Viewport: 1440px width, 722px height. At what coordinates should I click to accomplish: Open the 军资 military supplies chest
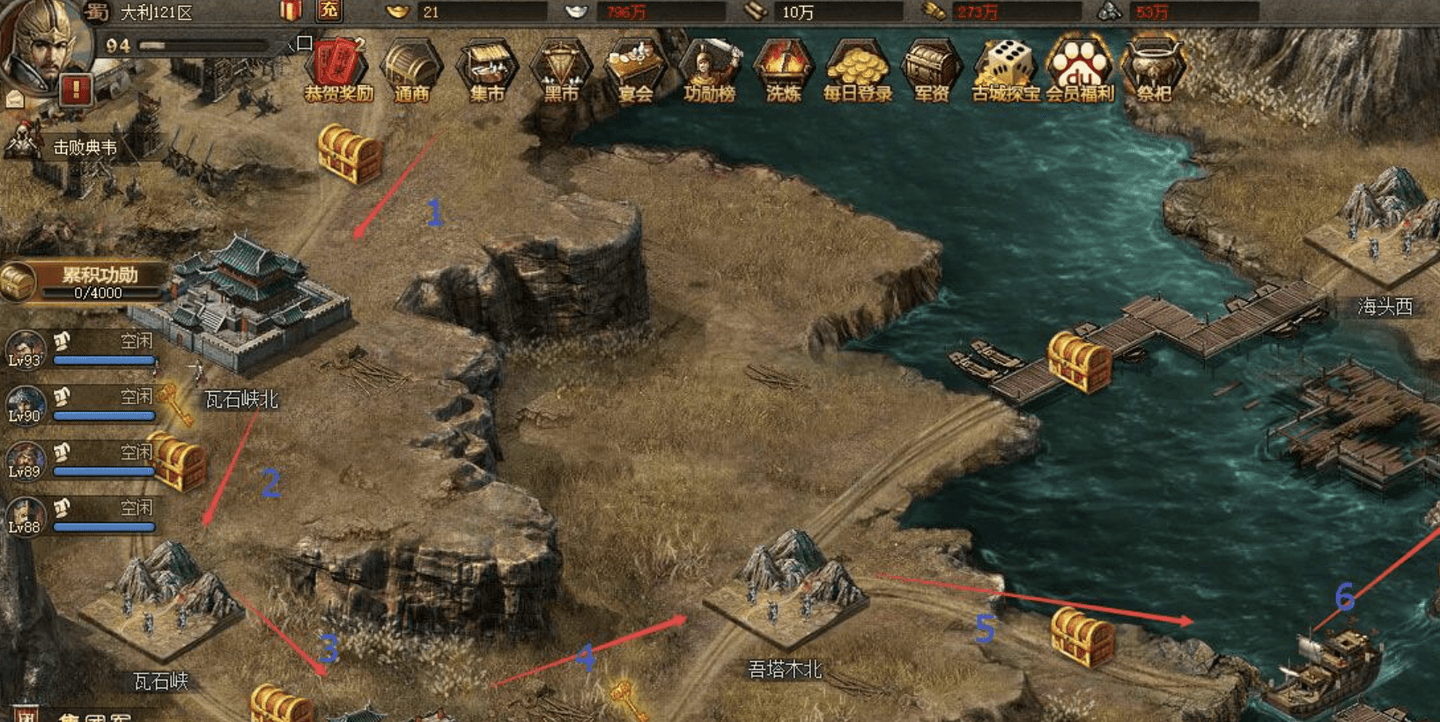click(x=931, y=66)
